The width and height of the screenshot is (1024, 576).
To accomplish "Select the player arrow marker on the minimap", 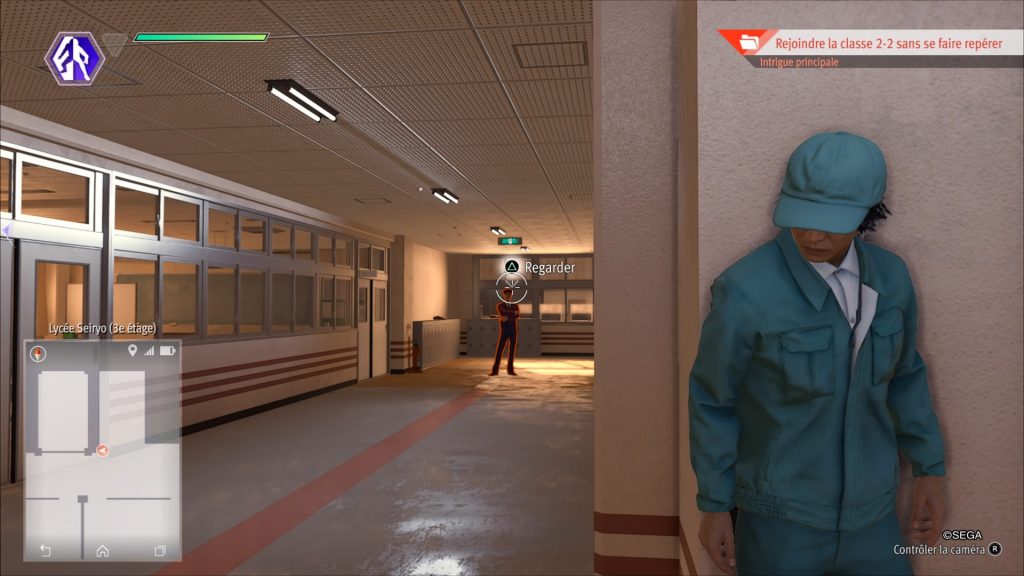I will (x=103, y=450).
